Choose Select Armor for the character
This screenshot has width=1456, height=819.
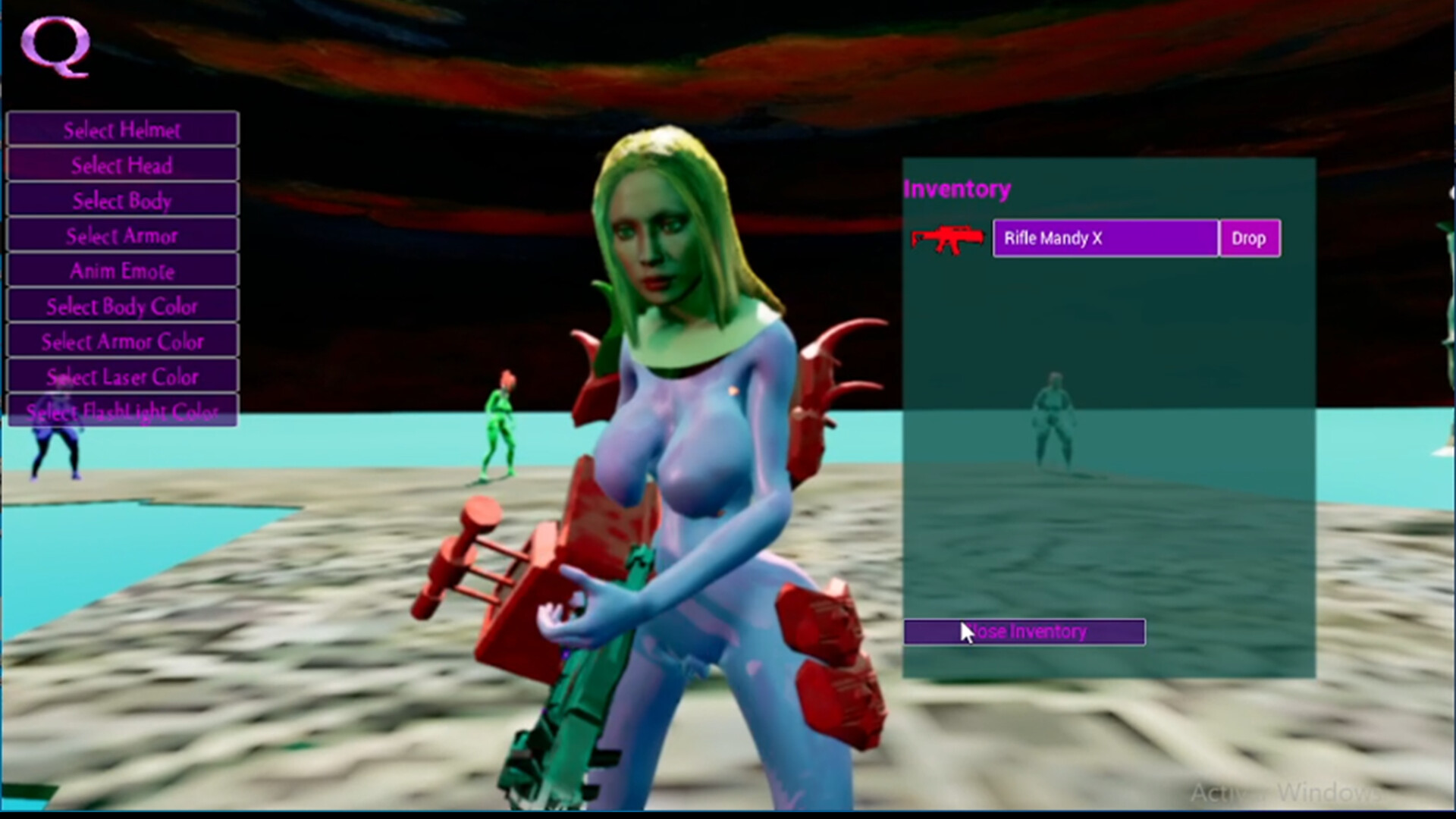[x=121, y=236]
